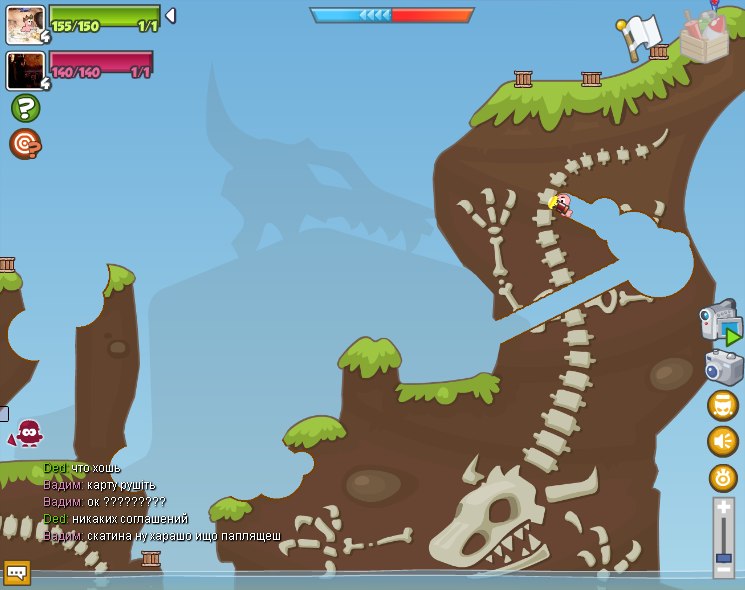Click the orange target hint icon
745x590 pixels.
coord(25,144)
